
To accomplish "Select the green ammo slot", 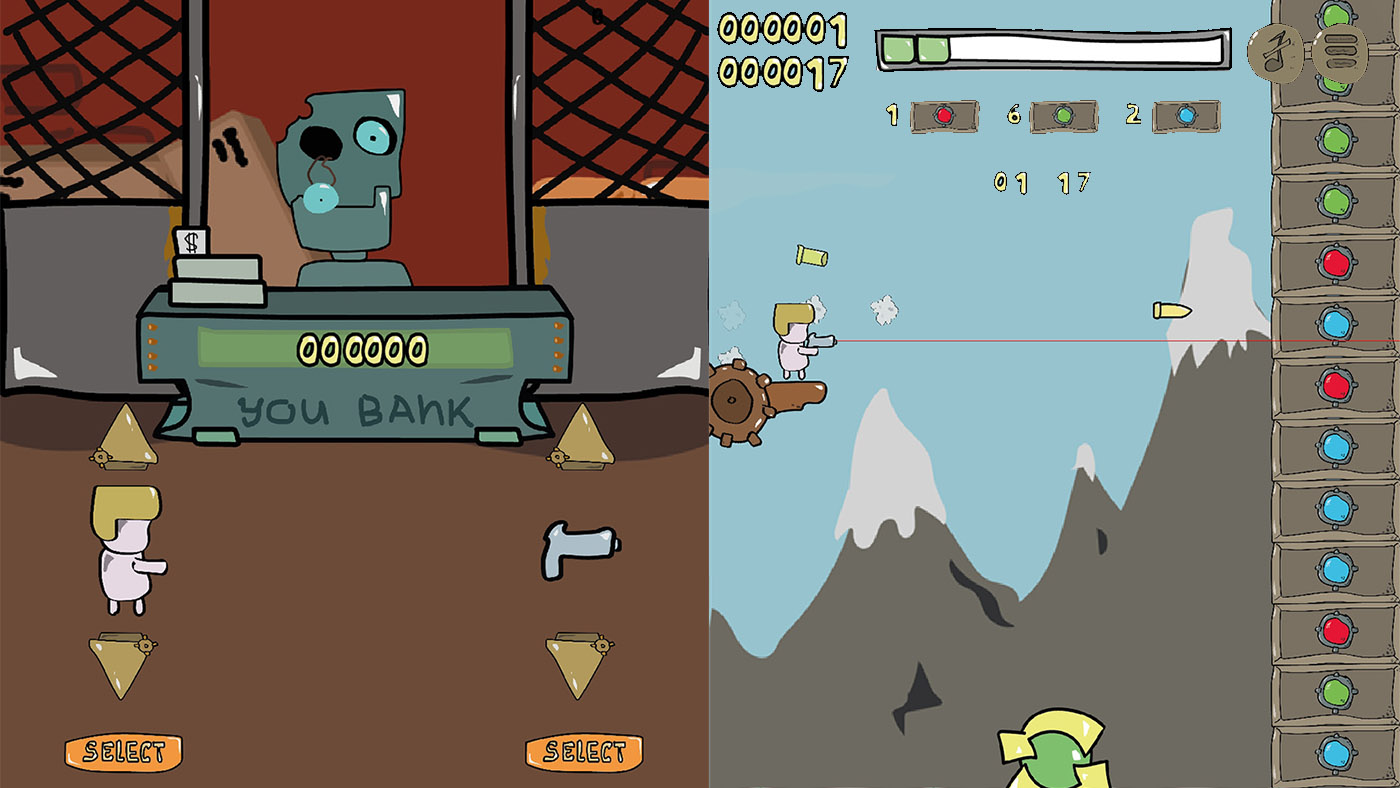I will tap(1062, 115).
